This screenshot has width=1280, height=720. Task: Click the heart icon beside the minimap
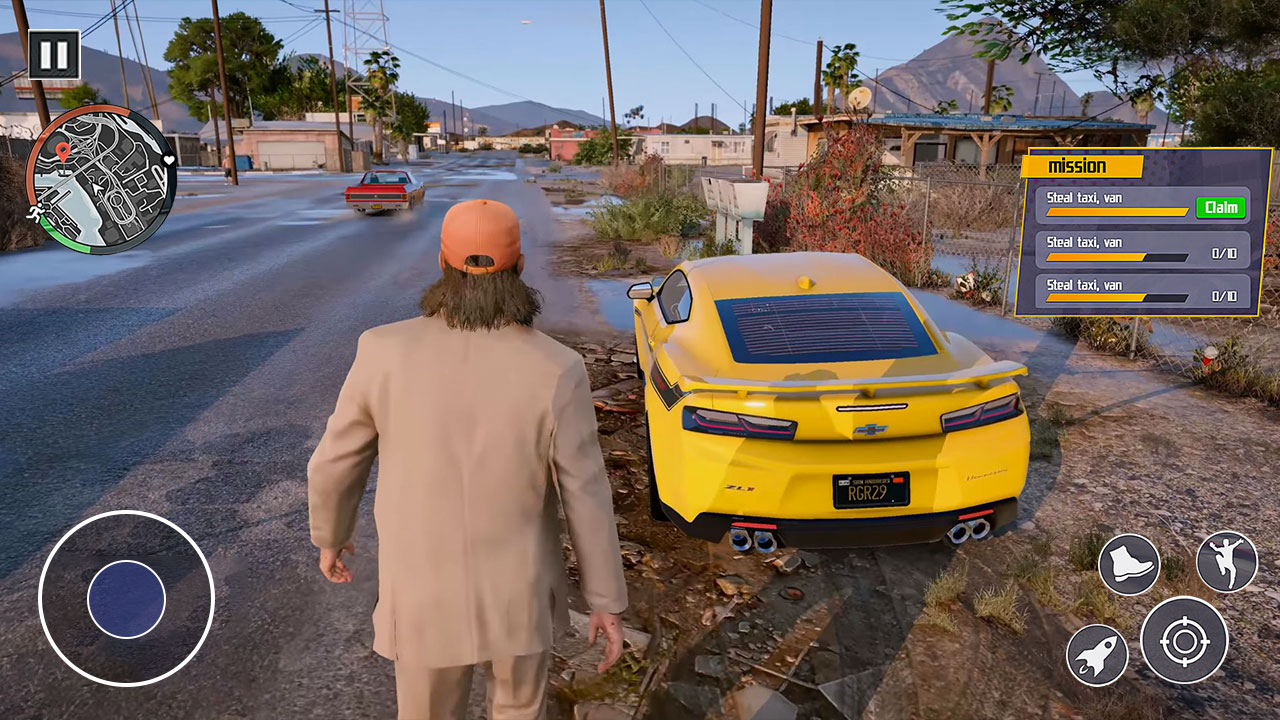(169, 160)
